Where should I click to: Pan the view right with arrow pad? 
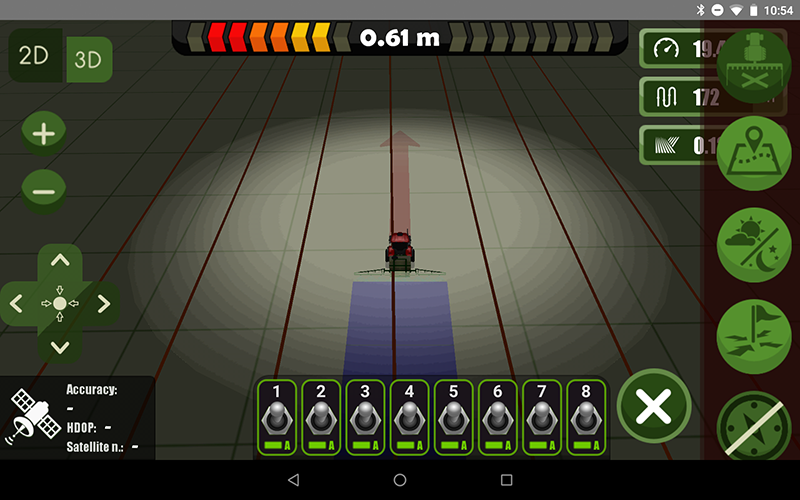(x=103, y=302)
